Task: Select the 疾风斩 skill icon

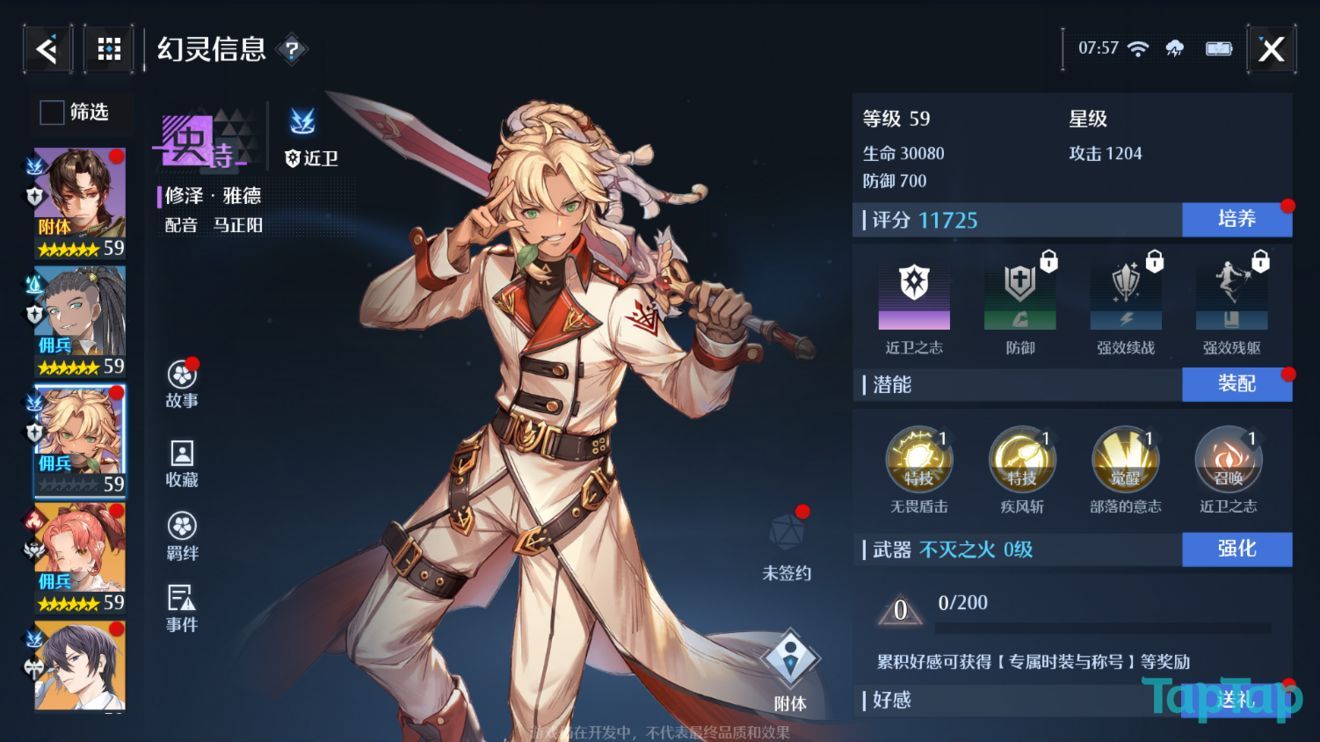Action: coord(1022,459)
